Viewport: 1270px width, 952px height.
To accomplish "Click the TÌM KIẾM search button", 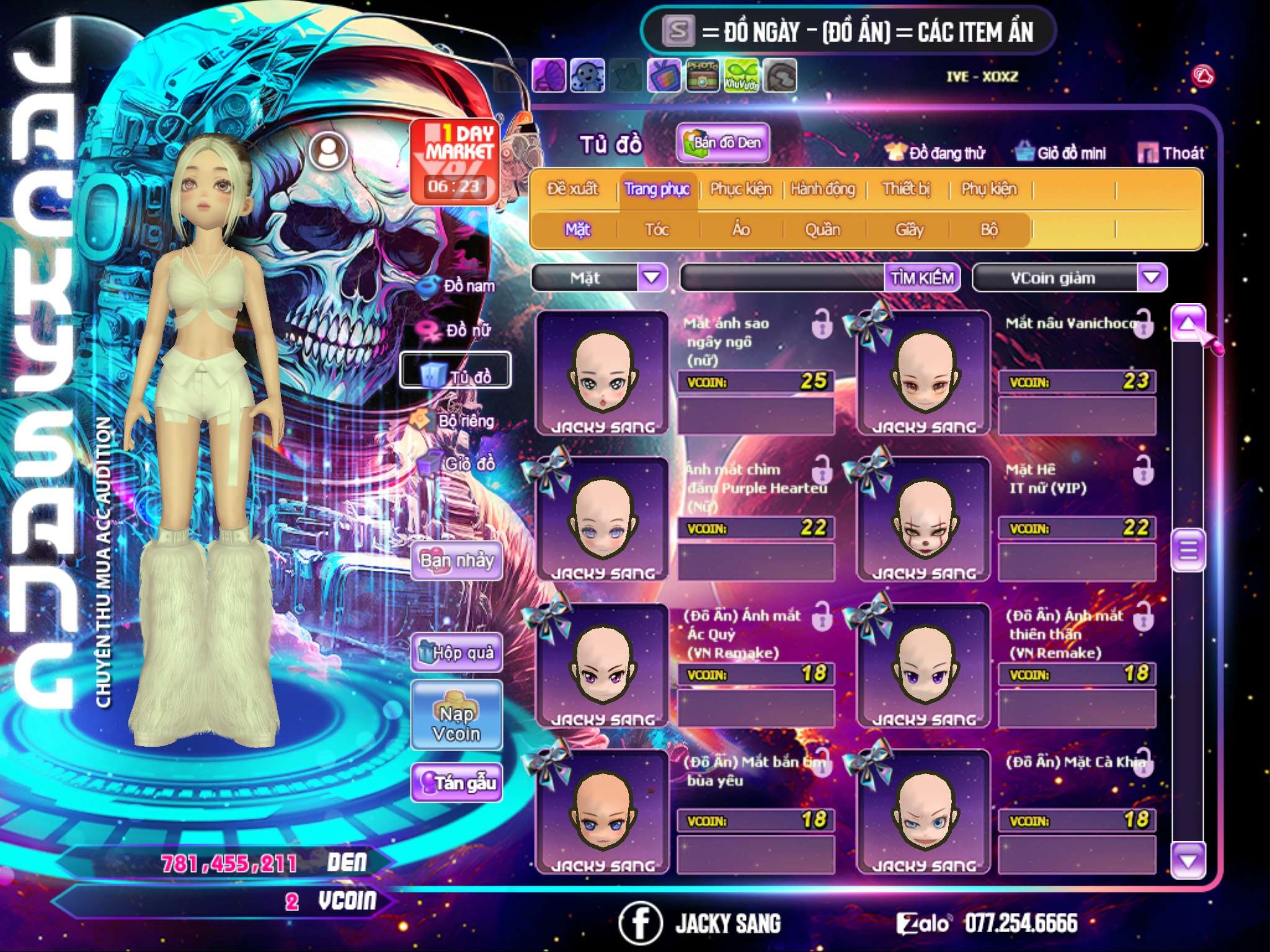I will click(921, 278).
